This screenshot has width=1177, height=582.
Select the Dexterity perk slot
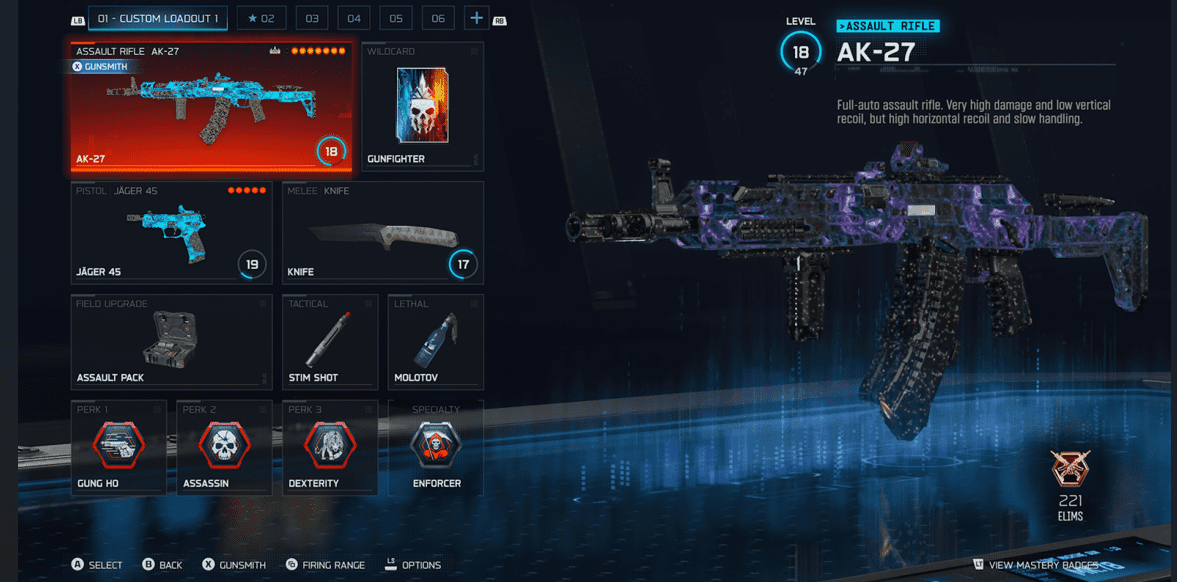(330, 448)
